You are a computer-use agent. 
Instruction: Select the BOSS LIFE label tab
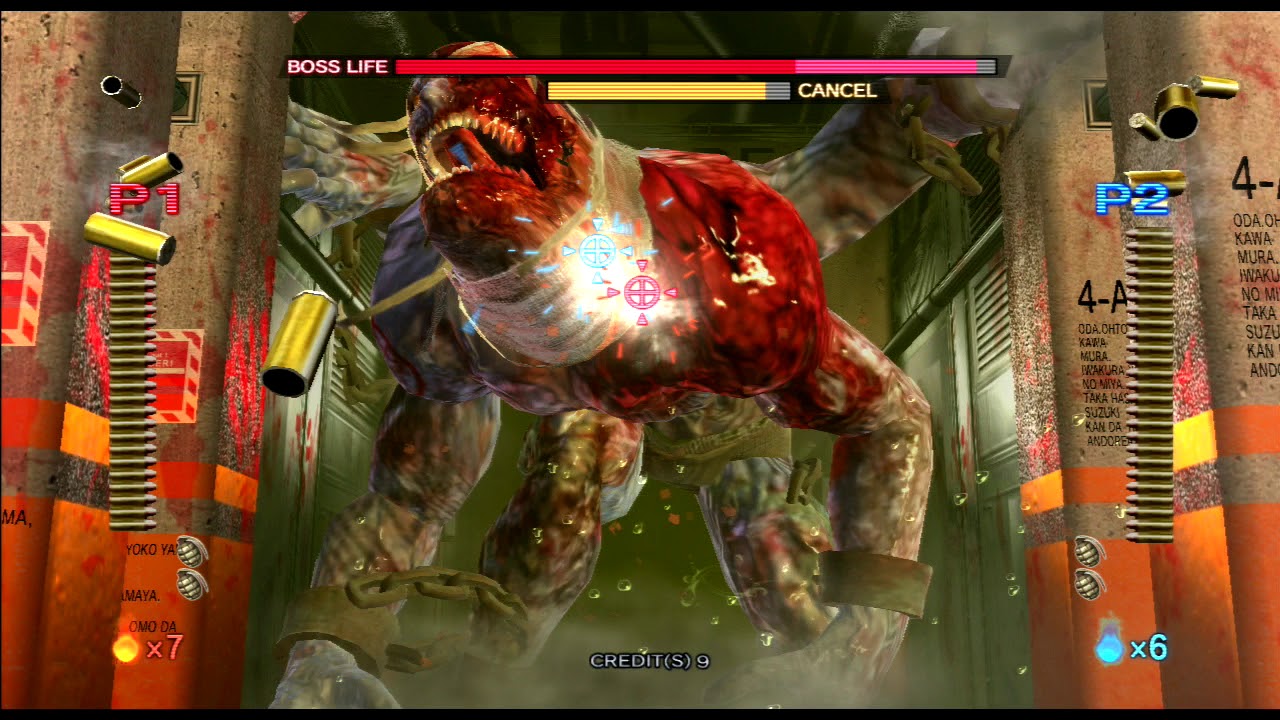pyautogui.click(x=339, y=66)
